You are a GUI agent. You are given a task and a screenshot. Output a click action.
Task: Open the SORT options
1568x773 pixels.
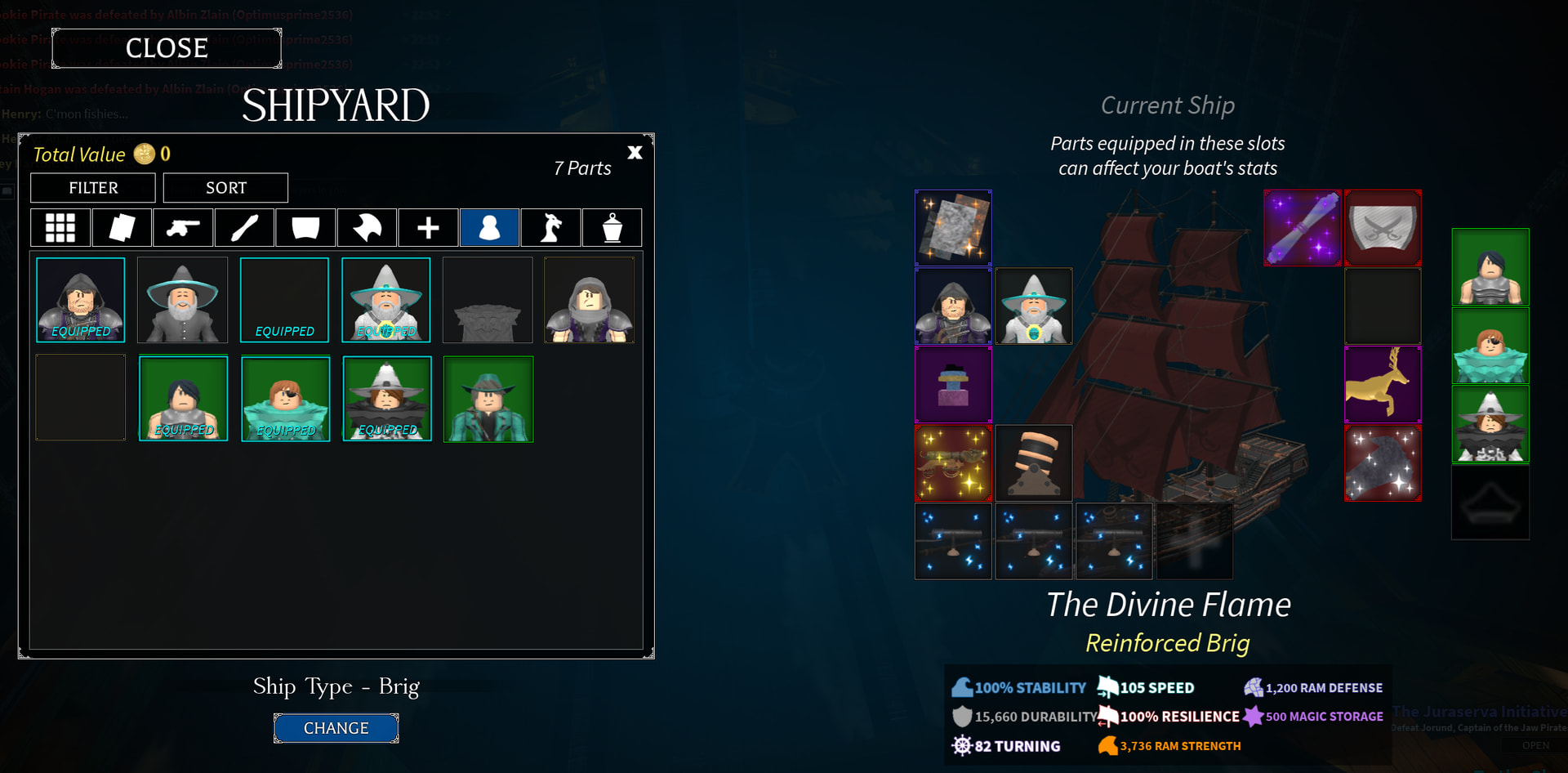[225, 188]
